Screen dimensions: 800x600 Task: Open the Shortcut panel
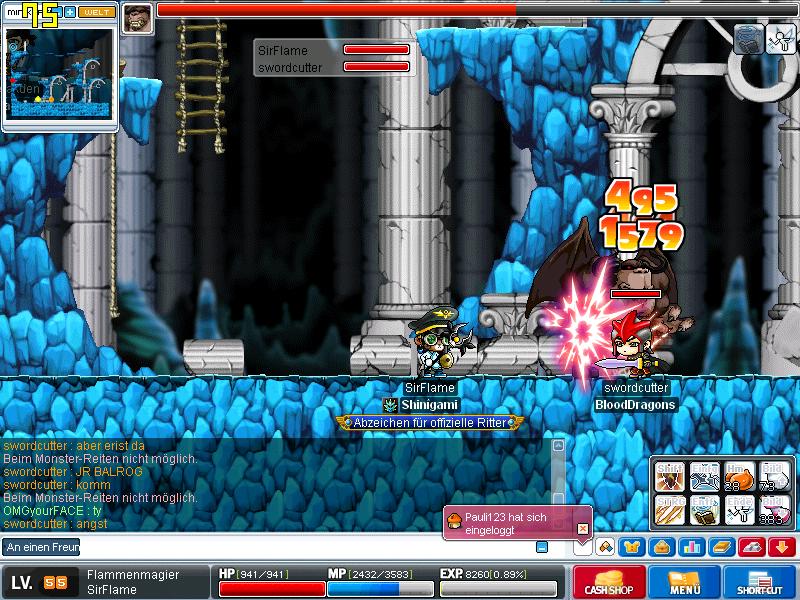tap(759, 582)
